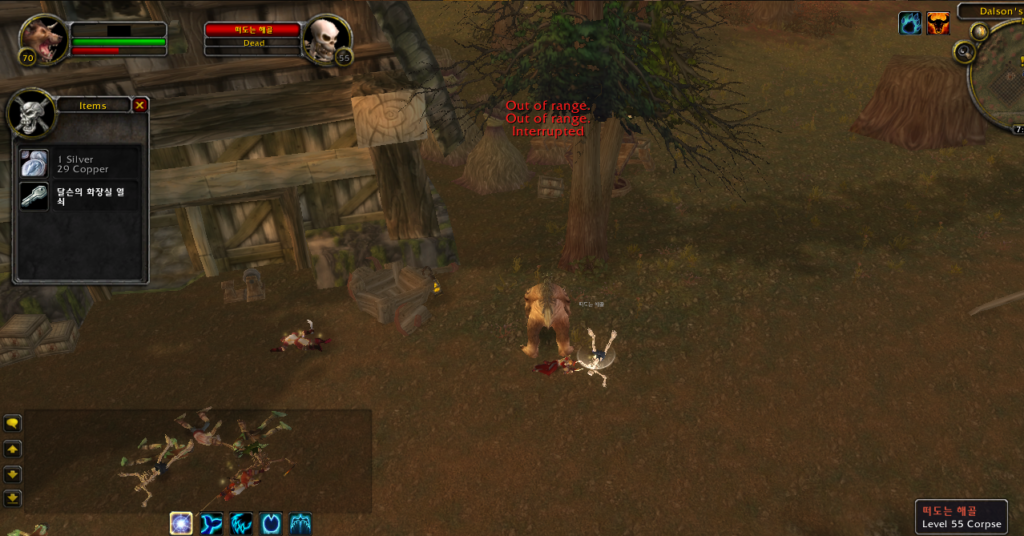This screenshot has width=1024, height=536.
Task: Loot the 1 Silver 29 Copper coins
Action: [35, 164]
